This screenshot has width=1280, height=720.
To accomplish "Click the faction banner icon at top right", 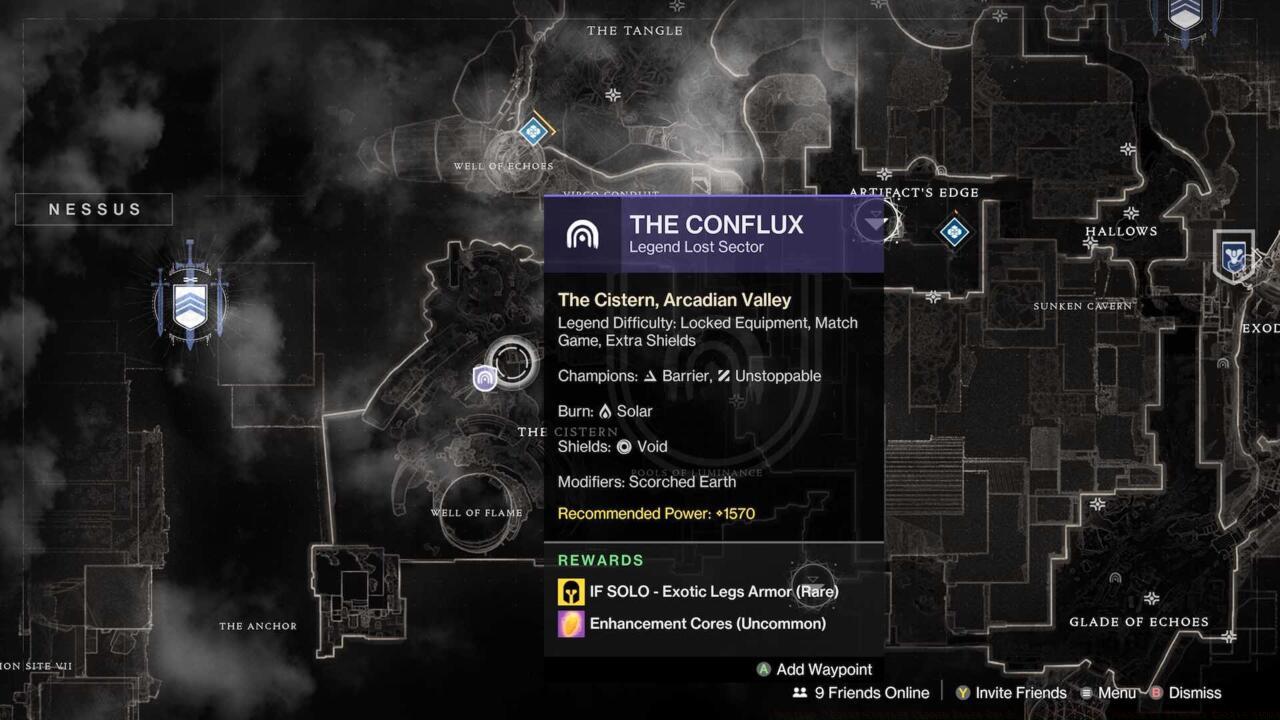I will (x=1185, y=17).
